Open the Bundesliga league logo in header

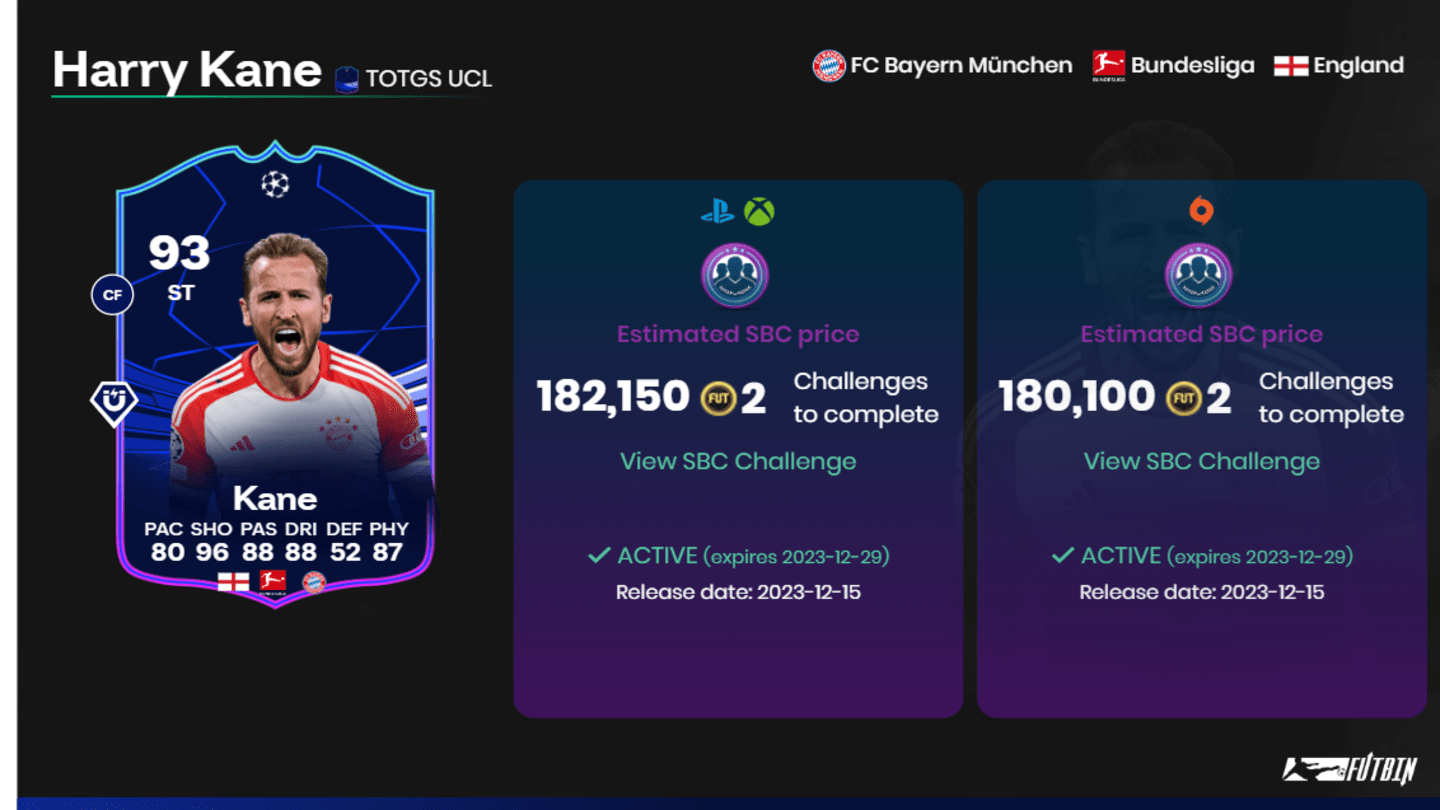click(1106, 64)
